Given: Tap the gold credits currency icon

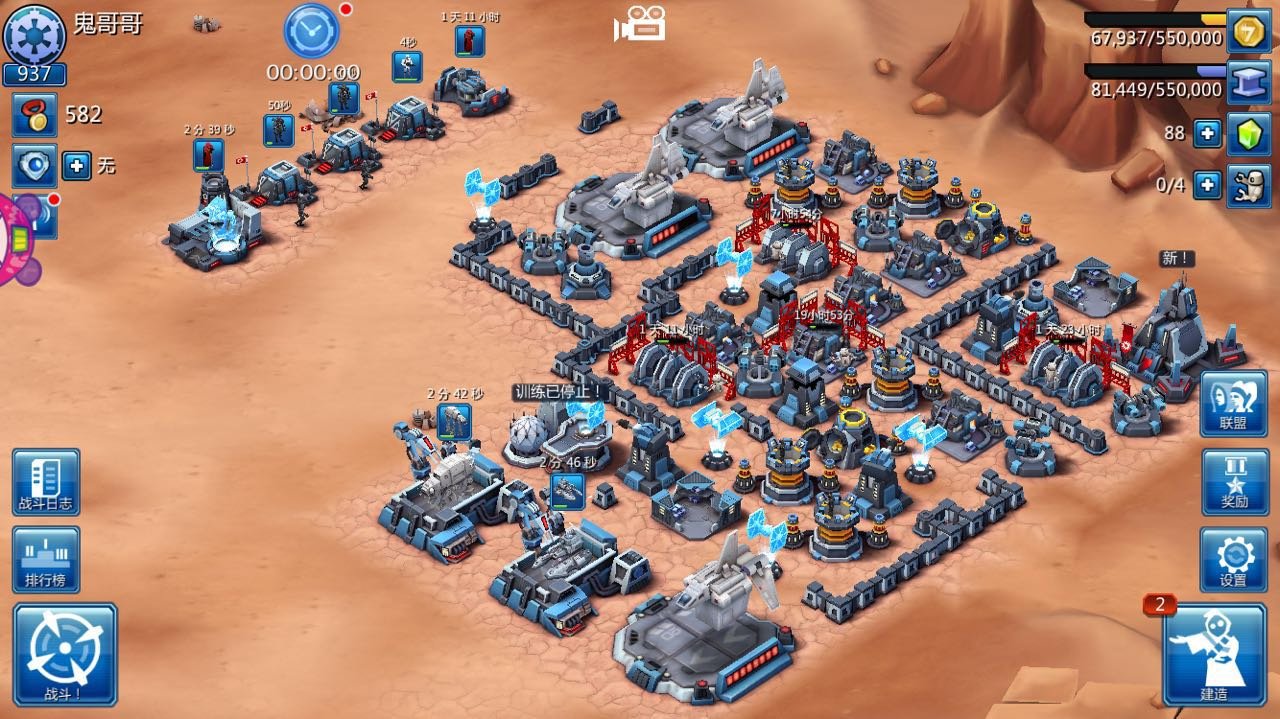Looking at the screenshot, I should (x=1247, y=31).
